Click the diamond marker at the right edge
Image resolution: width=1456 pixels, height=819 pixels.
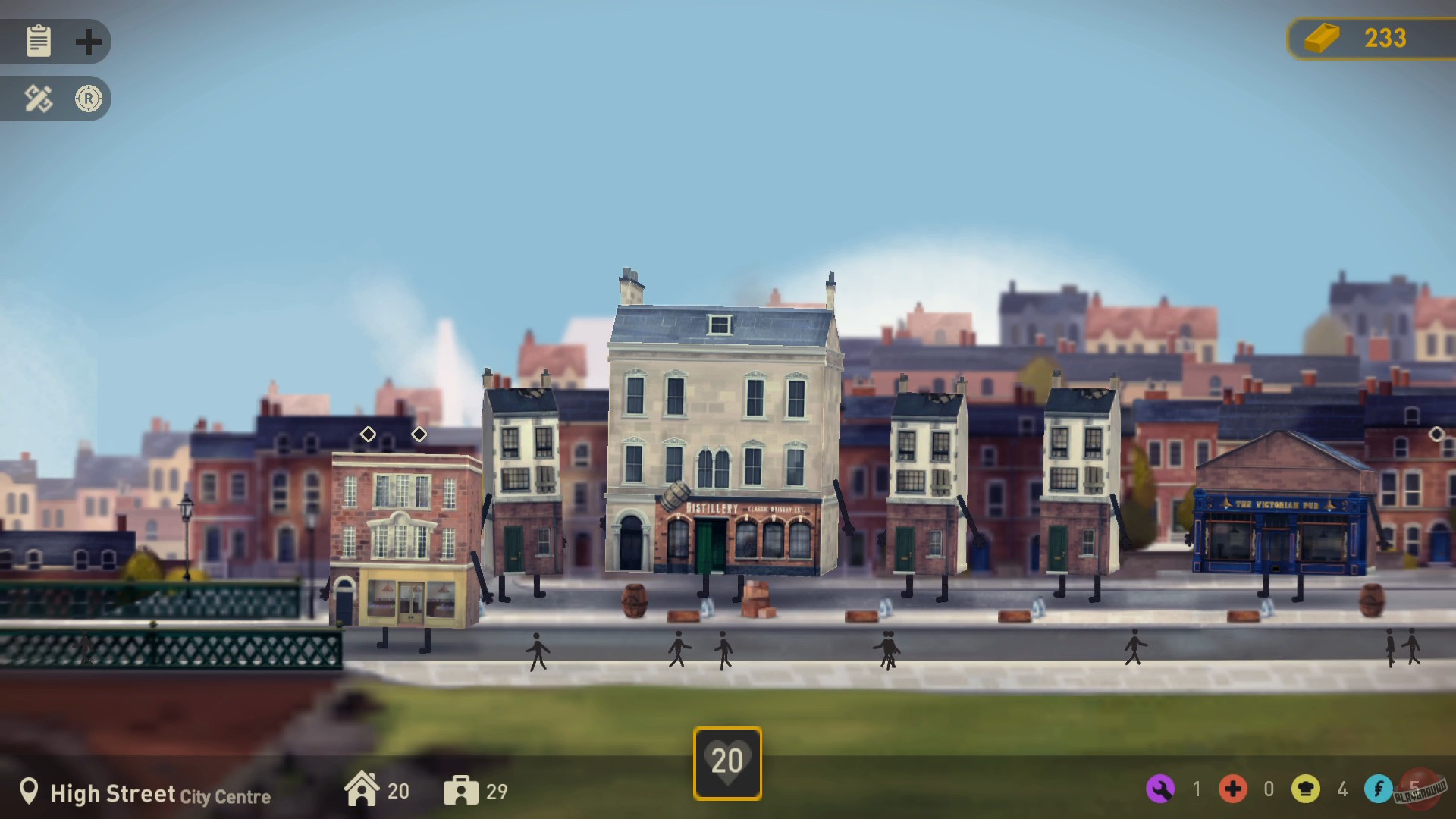pyautogui.click(x=1438, y=435)
